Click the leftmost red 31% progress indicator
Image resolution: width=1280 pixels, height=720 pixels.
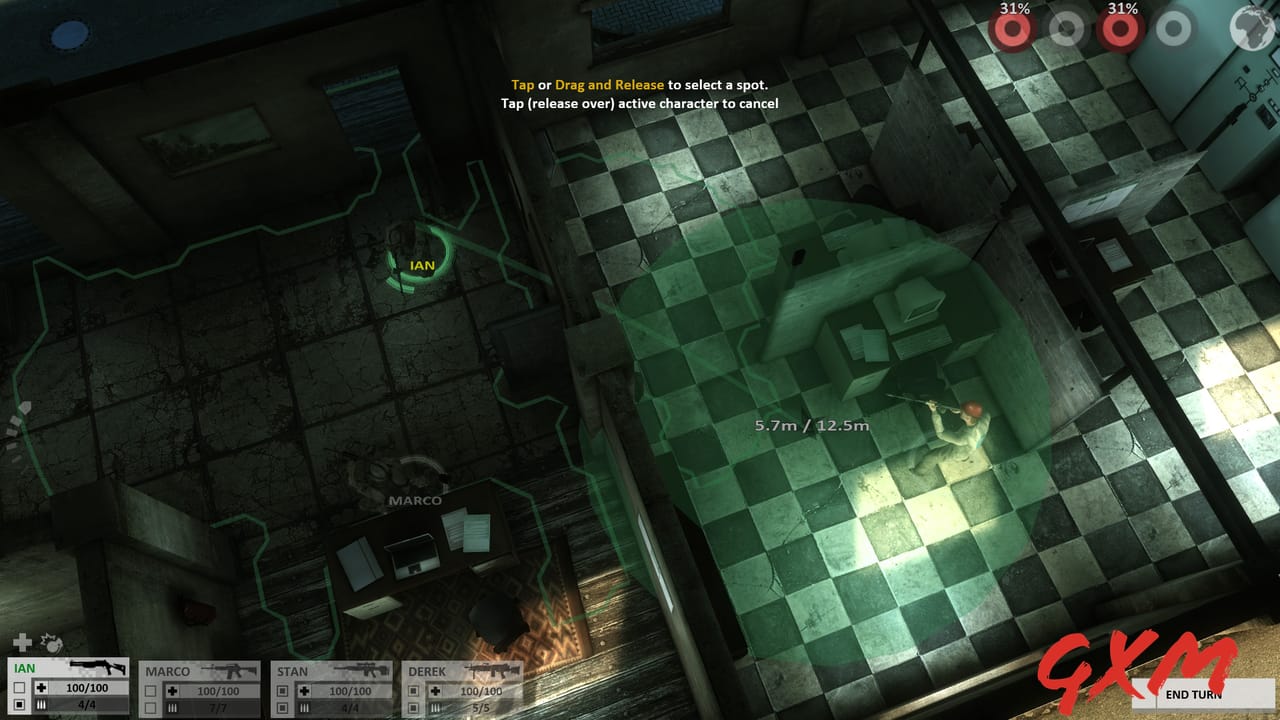click(1013, 28)
